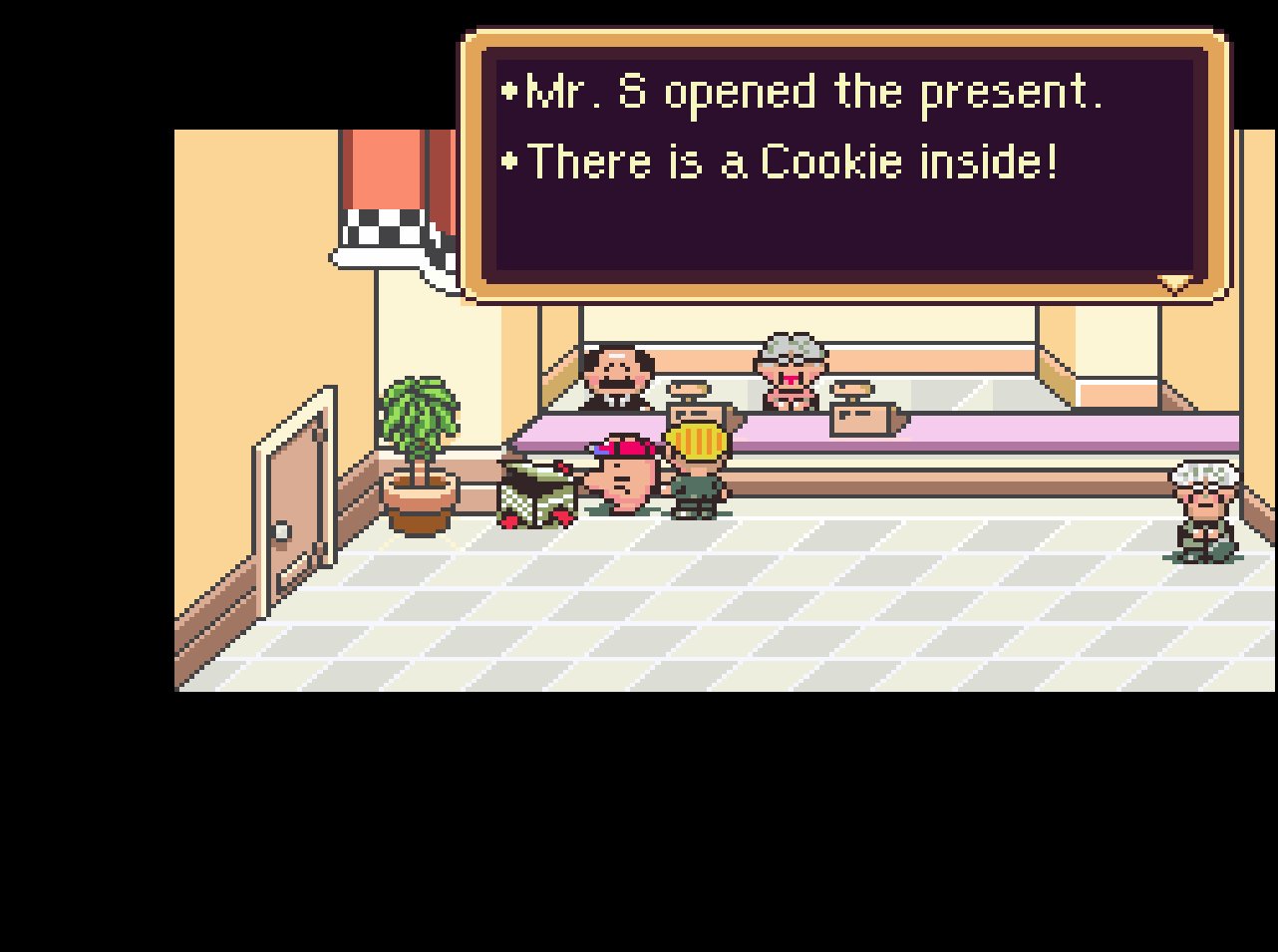Click the dialogue box's continue arrow
1278x952 pixels.
coord(1174,285)
